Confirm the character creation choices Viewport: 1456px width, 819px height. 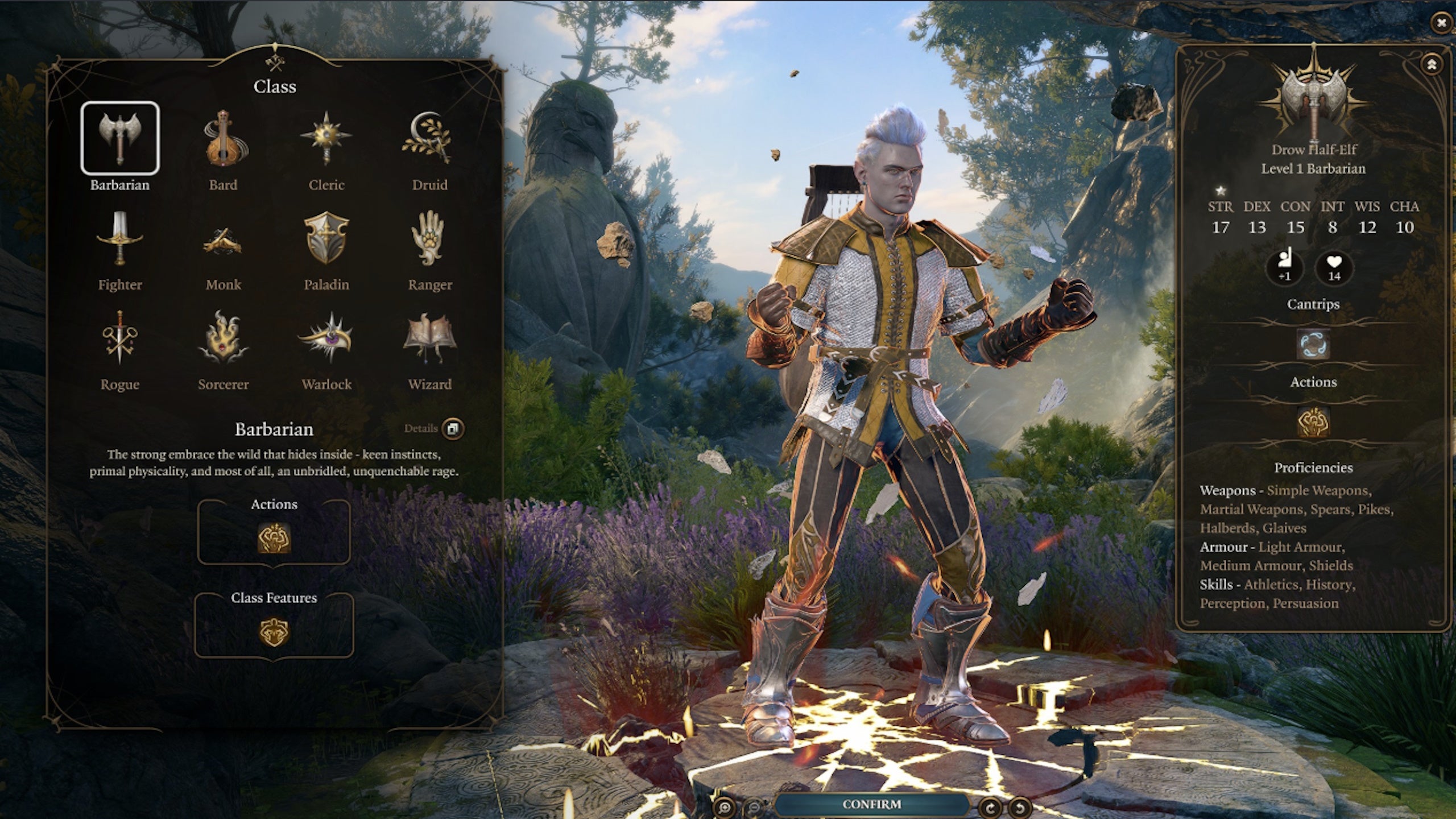(x=871, y=804)
